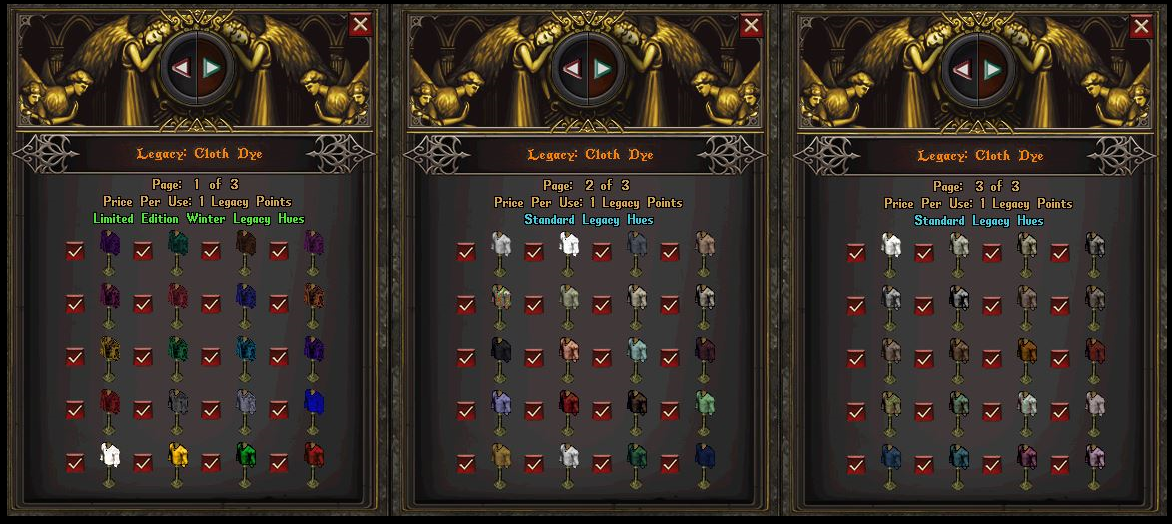Click next page arrow on page 2 panel
This screenshot has width=1172, height=524.
point(602,68)
